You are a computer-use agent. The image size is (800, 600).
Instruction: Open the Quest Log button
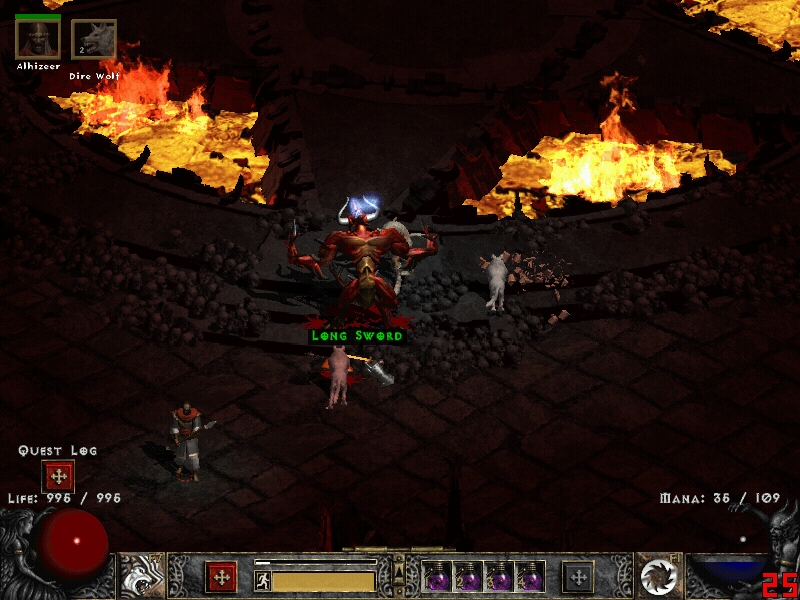58,476
